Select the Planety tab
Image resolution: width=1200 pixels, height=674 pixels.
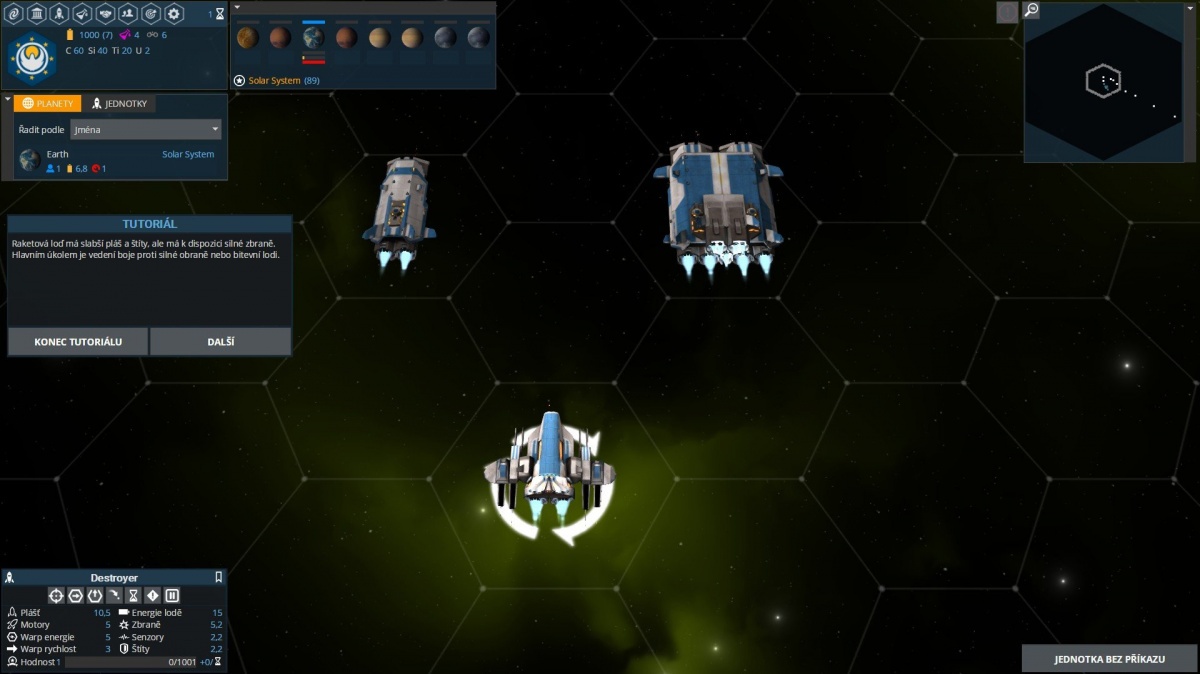coord(47,103)
